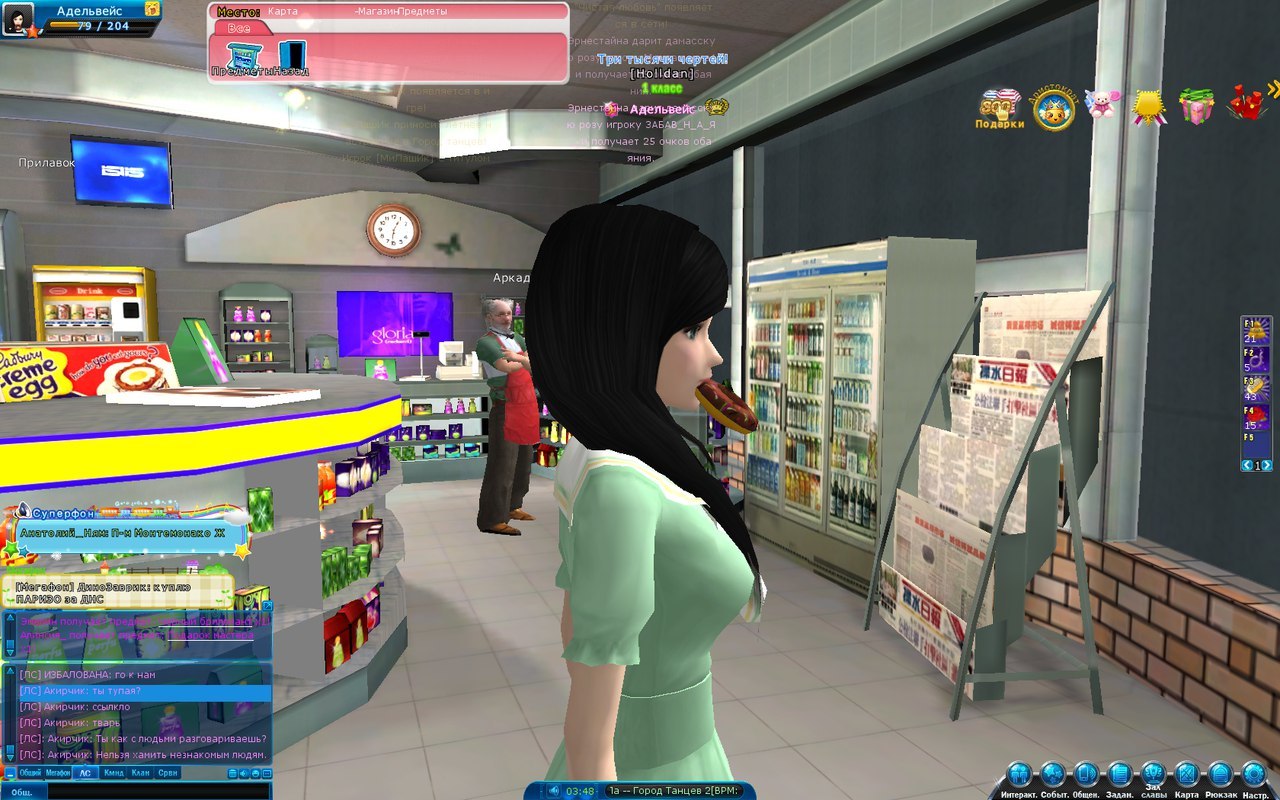
Task: Toggle the music speaker icon beside the timer
Action: coord(553,791)
